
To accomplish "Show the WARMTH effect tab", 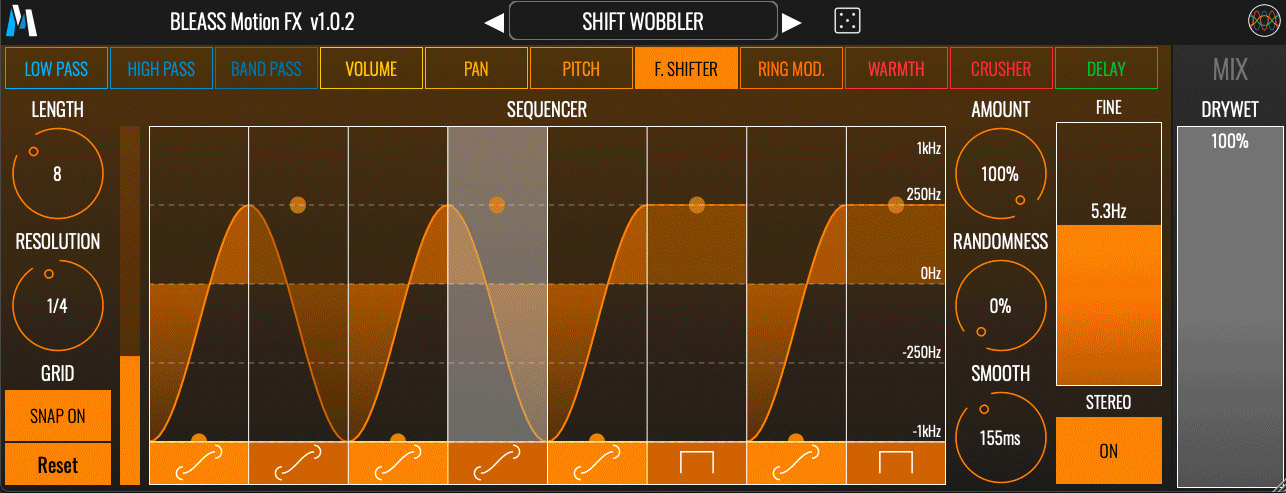I will click(896, 69).
